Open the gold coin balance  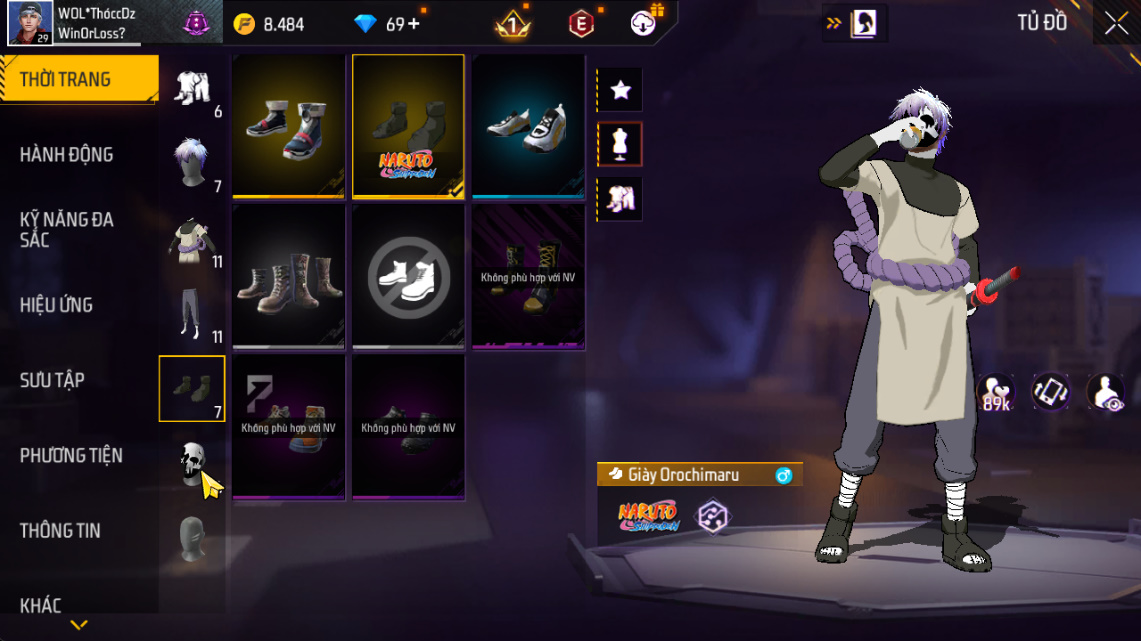pyautogui.click(x=269, y=24)
